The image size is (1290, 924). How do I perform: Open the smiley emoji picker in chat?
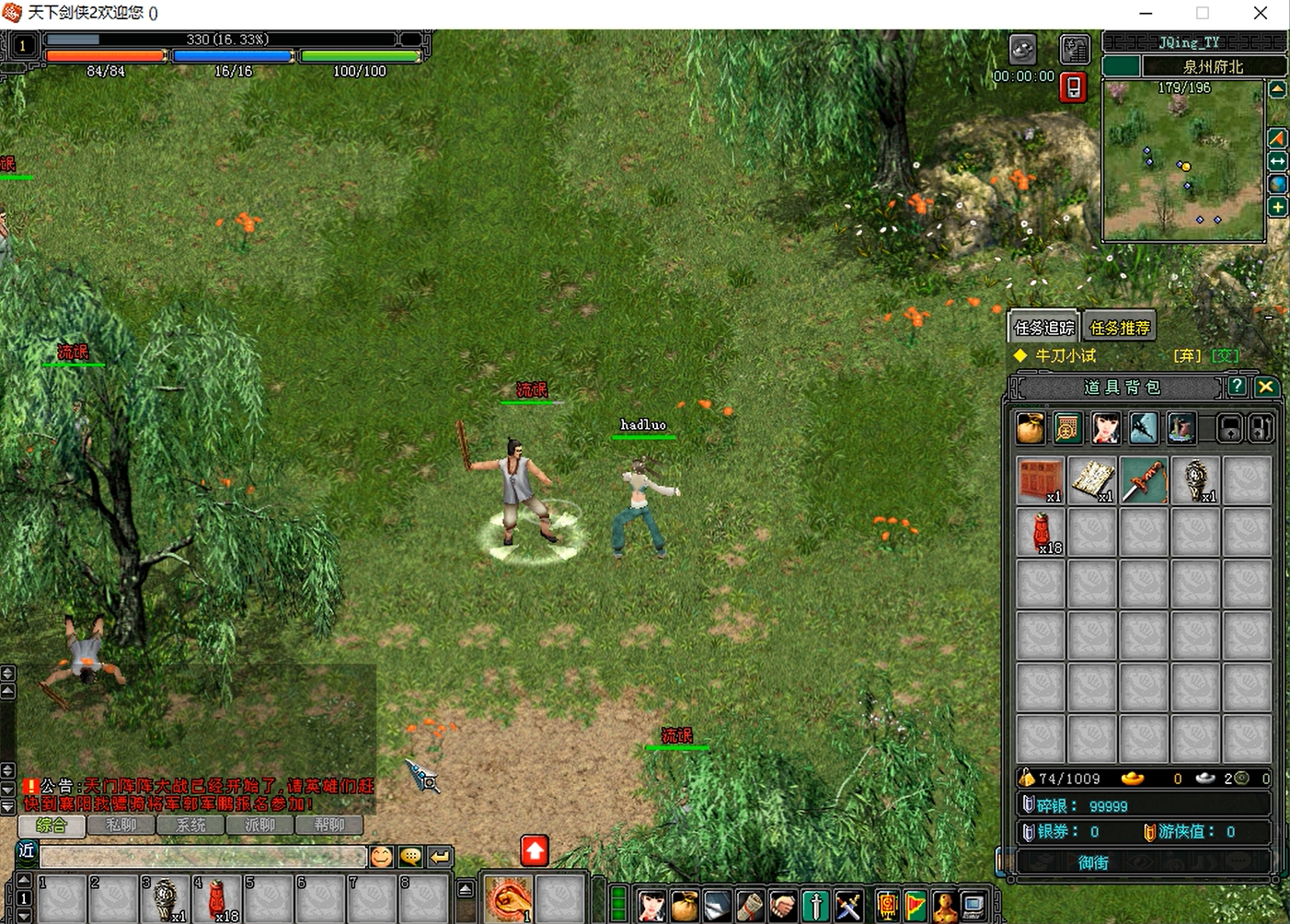click(381, 857)
